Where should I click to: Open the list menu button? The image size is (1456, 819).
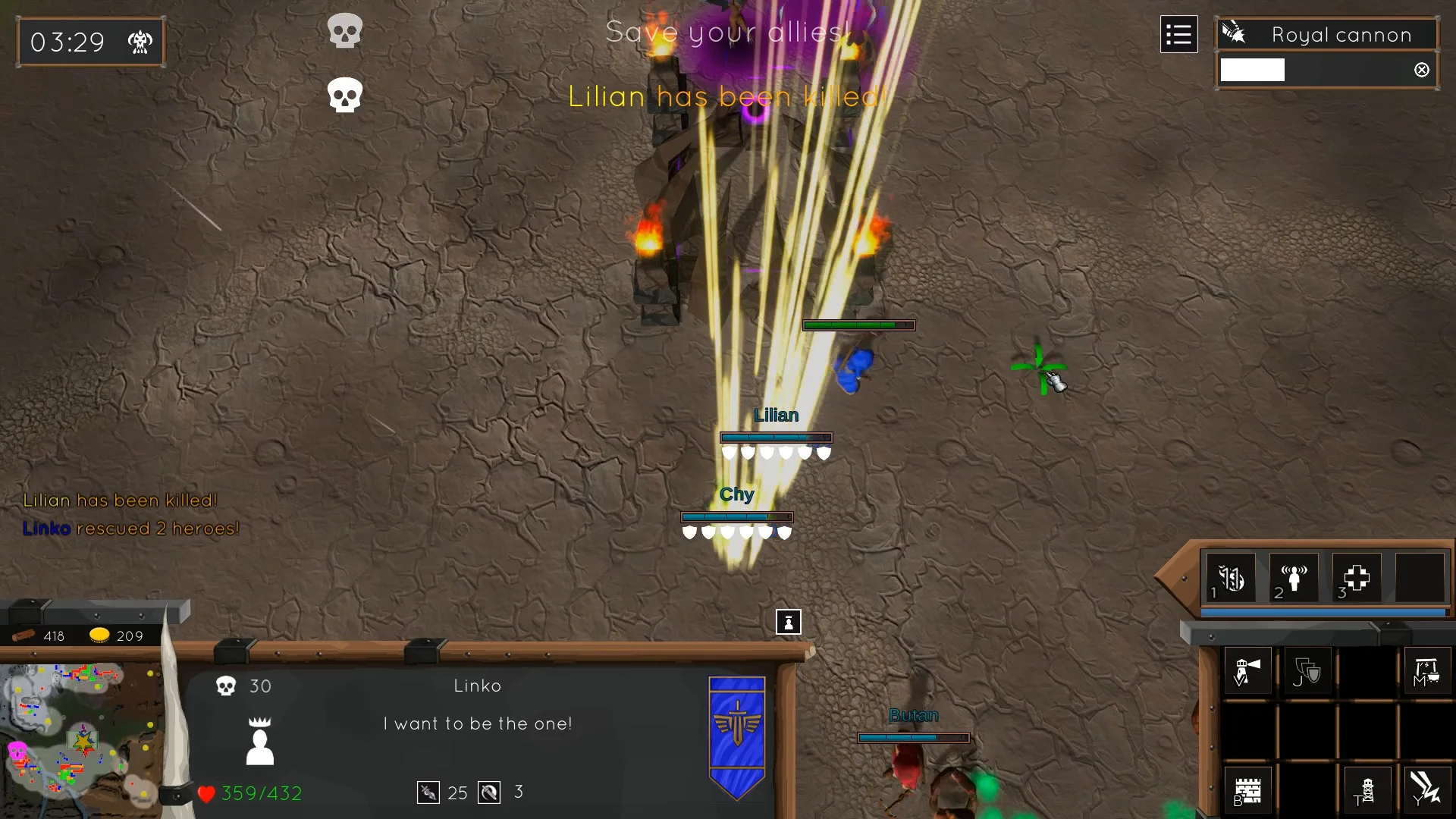[1178, 35]
